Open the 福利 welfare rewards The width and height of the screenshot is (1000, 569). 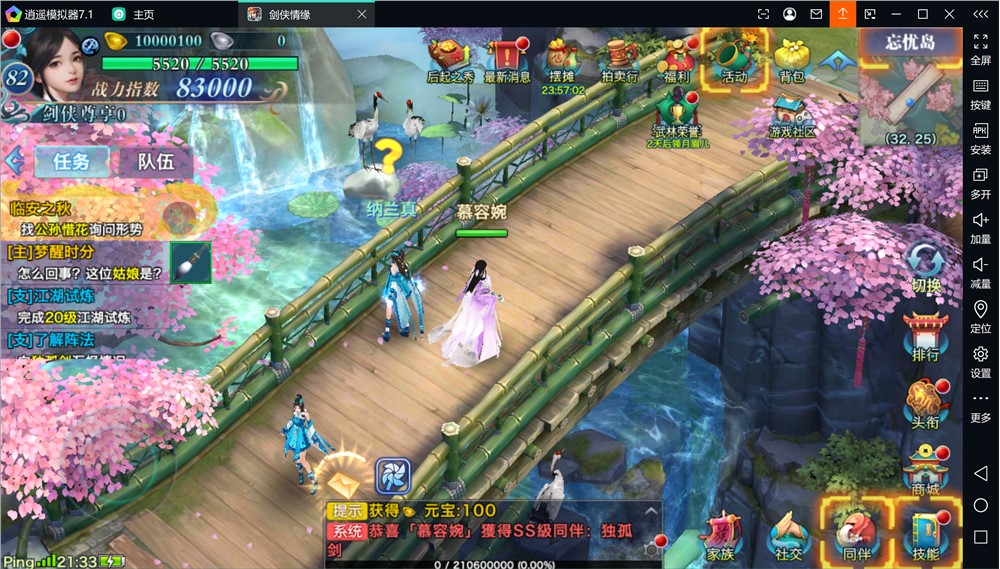click(677, 59)
